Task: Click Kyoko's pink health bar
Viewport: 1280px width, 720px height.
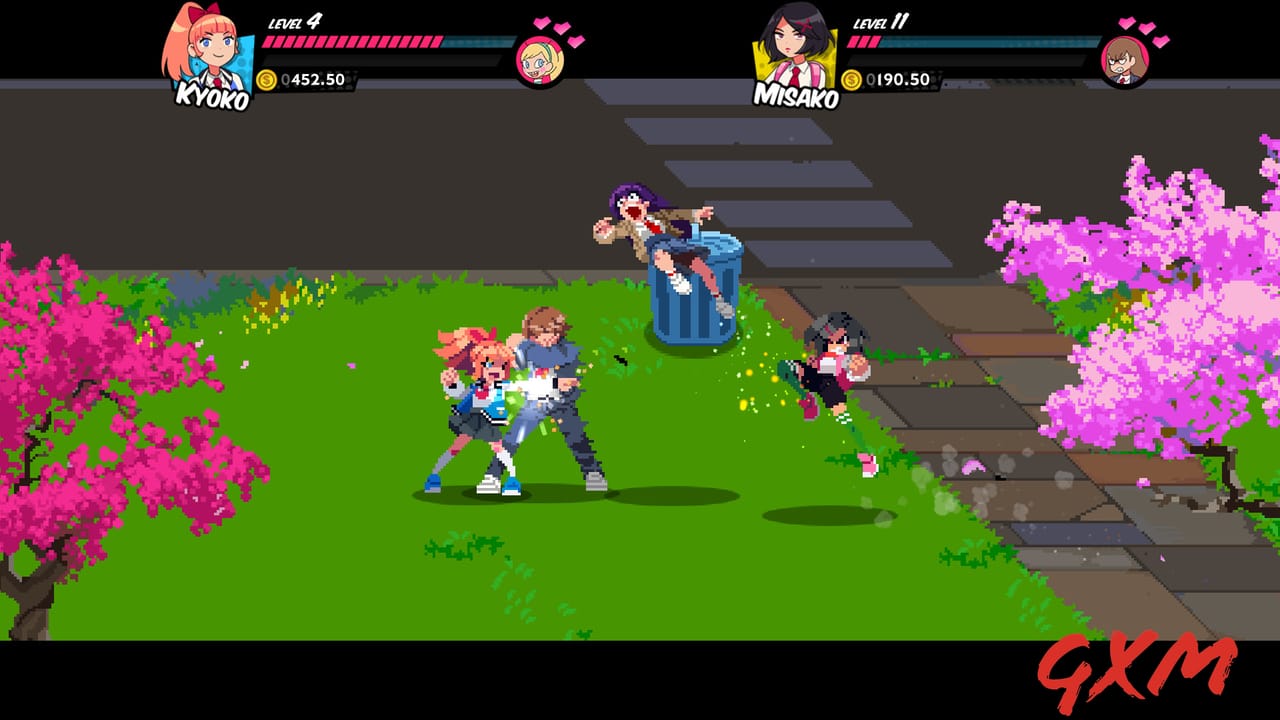Action: (350, 43)
